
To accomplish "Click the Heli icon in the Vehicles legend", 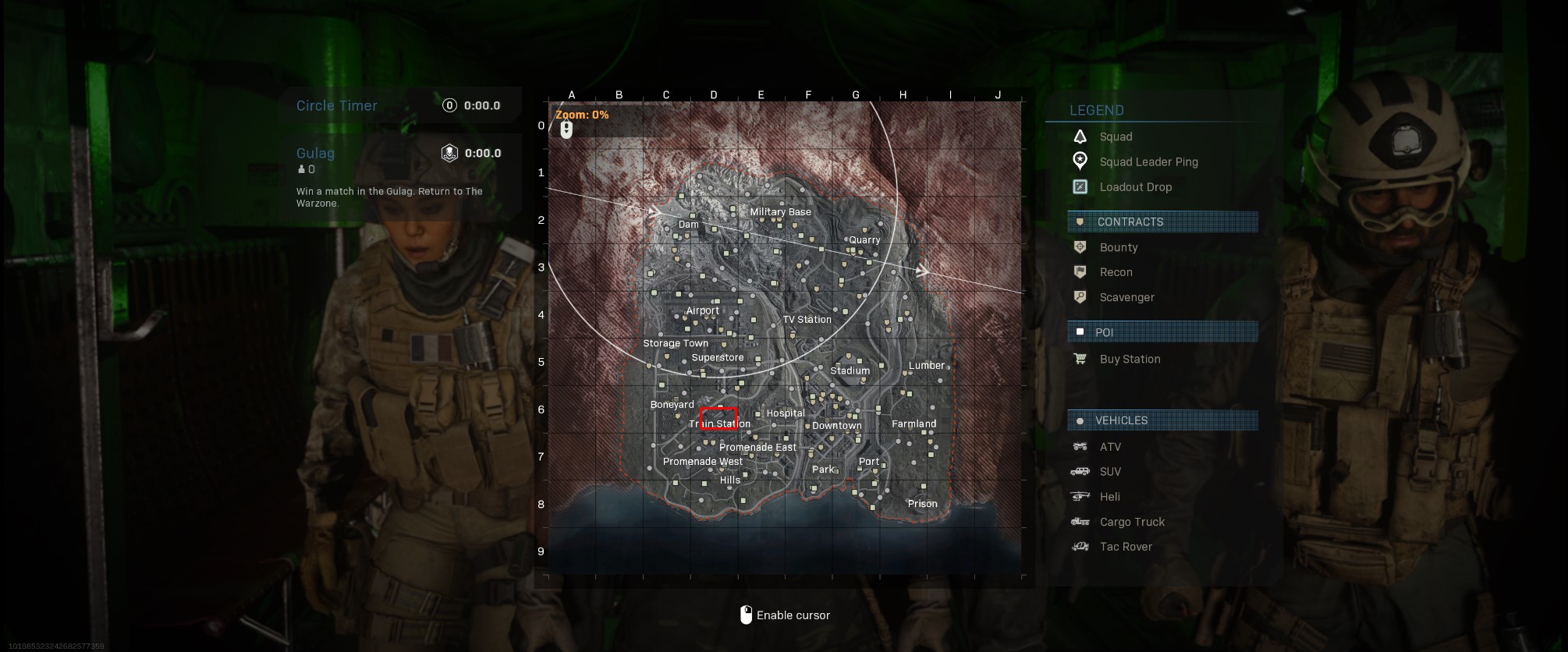I will click(1080, 496).
